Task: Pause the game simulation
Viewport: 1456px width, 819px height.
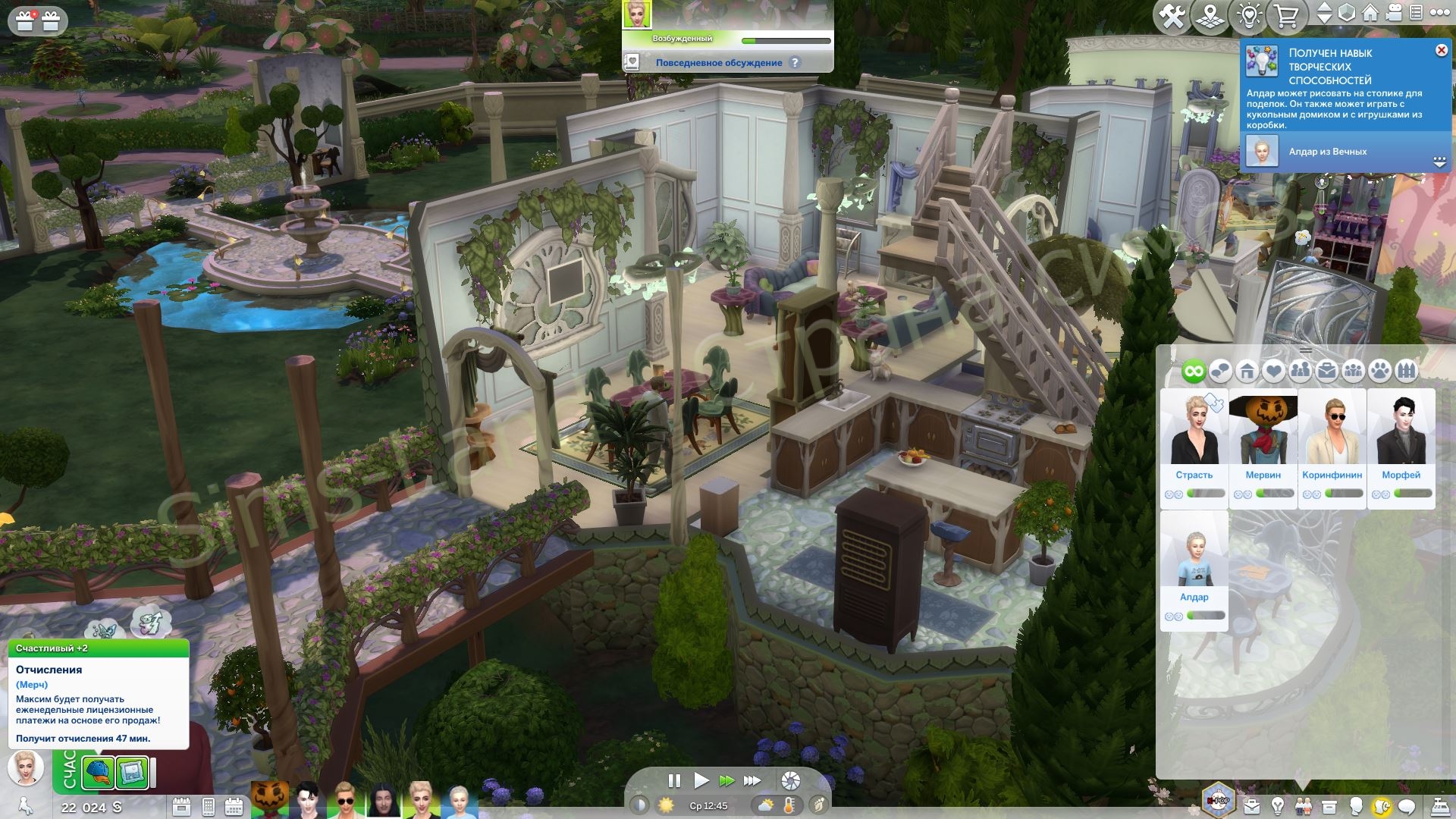Action: [x=673, y=780]
